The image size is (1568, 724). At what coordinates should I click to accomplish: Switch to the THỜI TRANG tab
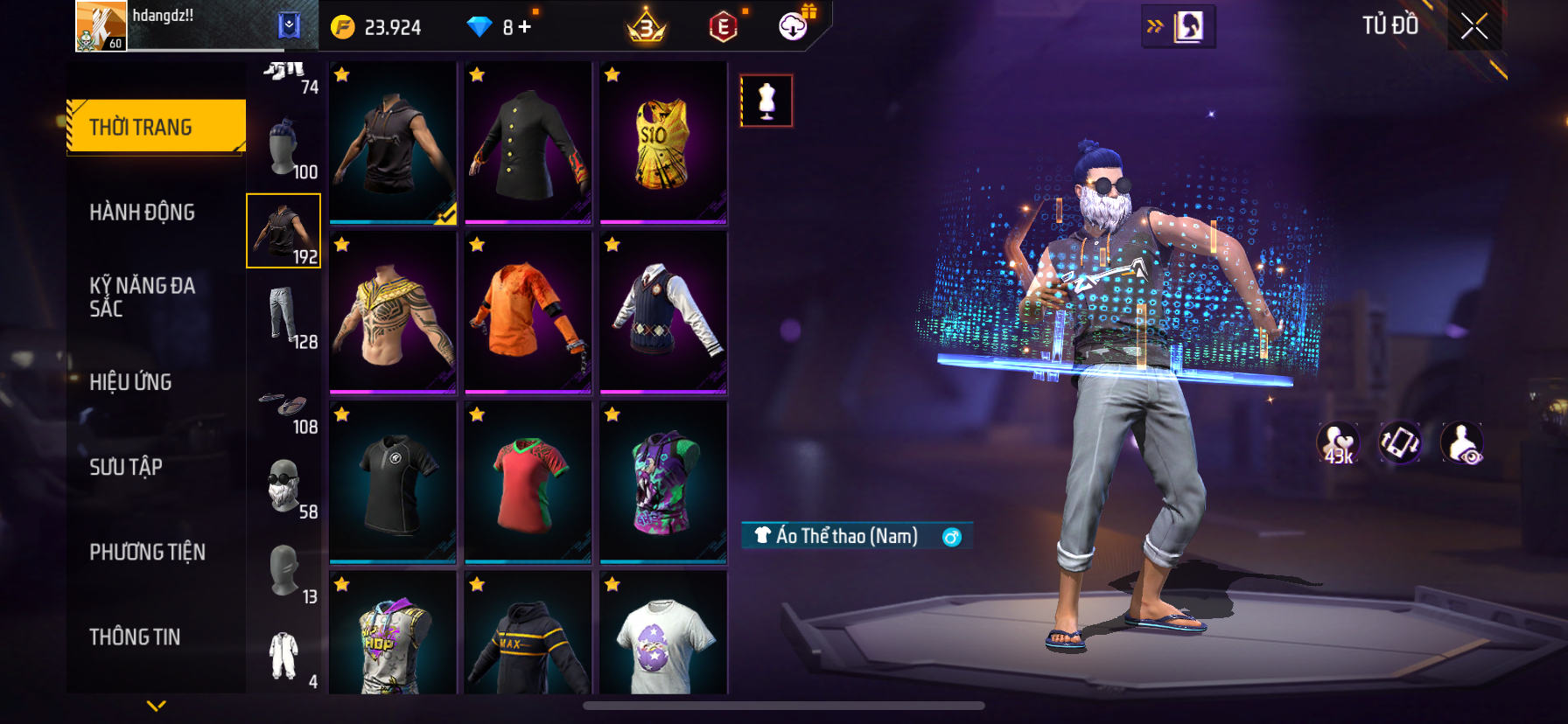pyautogui.click(x=156, y=128)
